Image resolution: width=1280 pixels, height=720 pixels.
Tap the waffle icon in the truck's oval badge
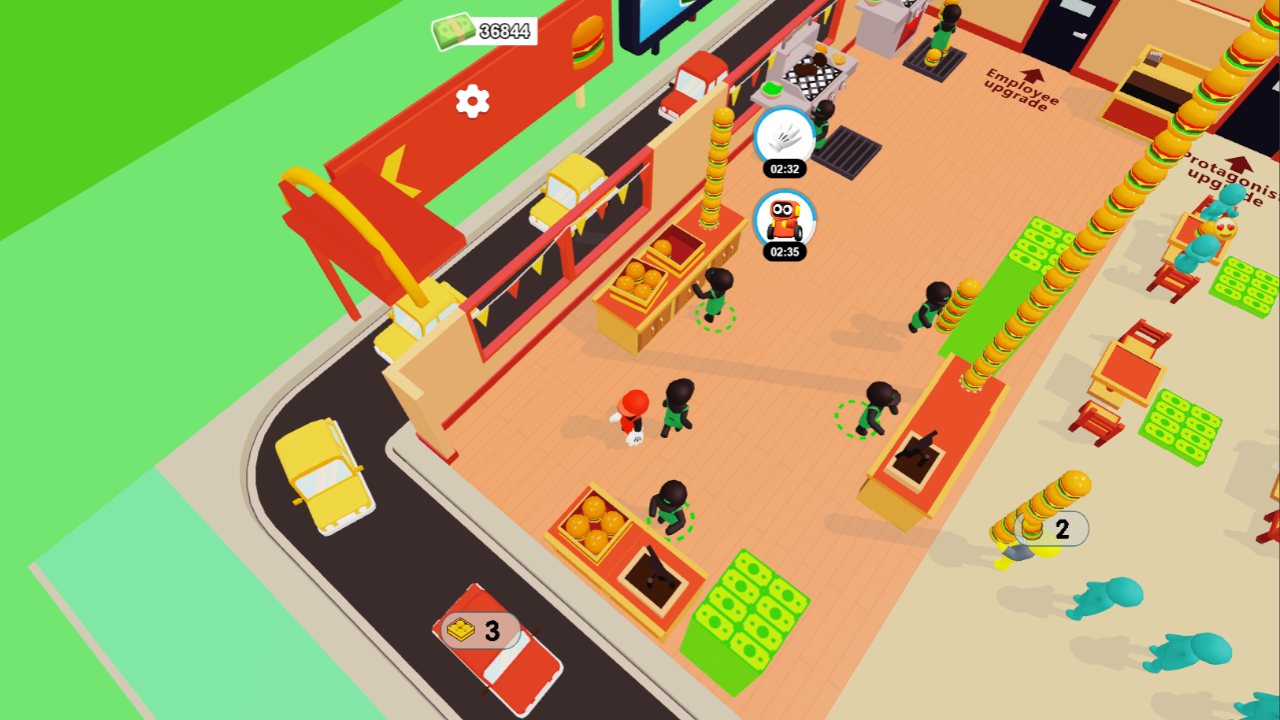(462, 629)
